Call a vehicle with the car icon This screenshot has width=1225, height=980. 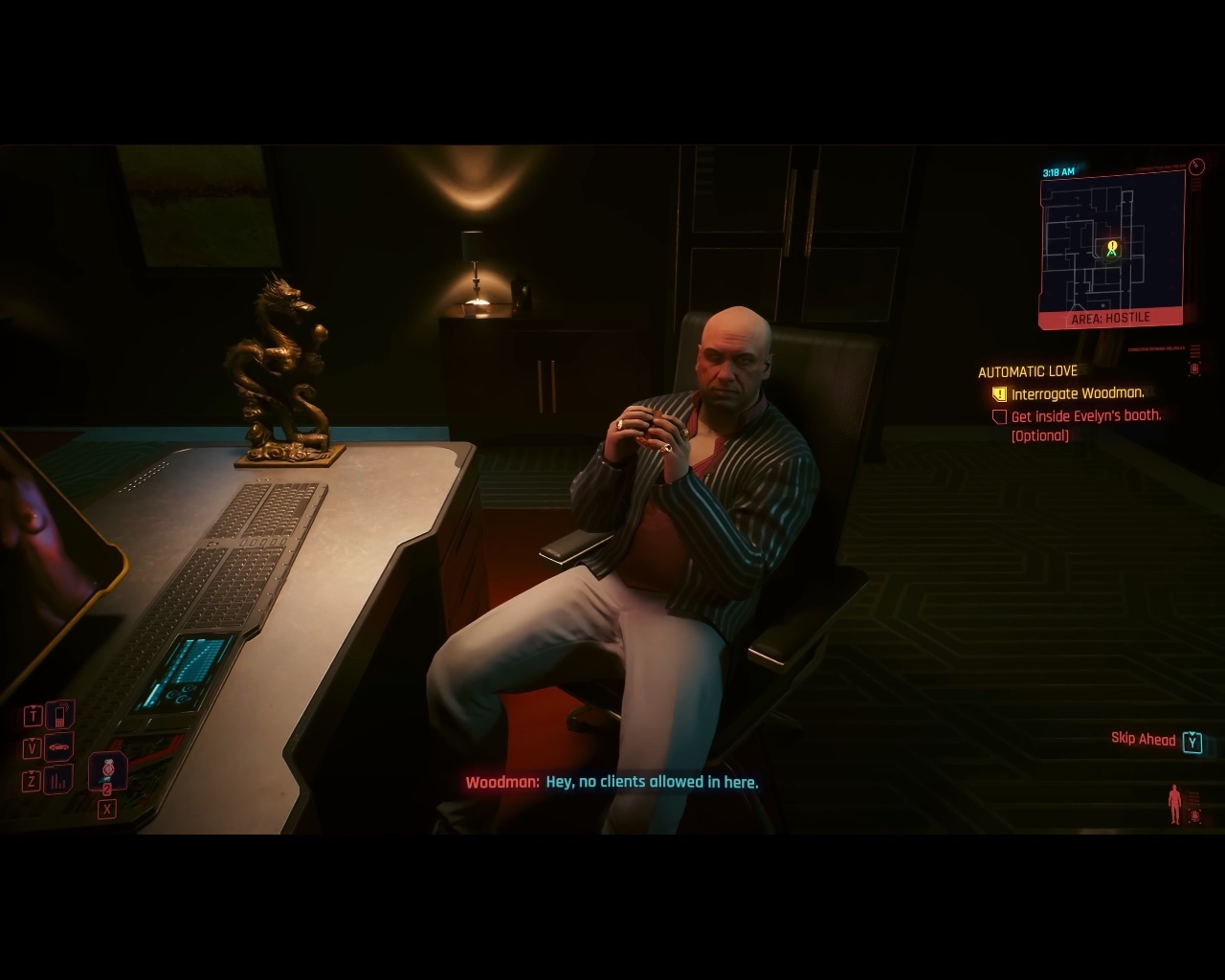click(x=59, y=746)
